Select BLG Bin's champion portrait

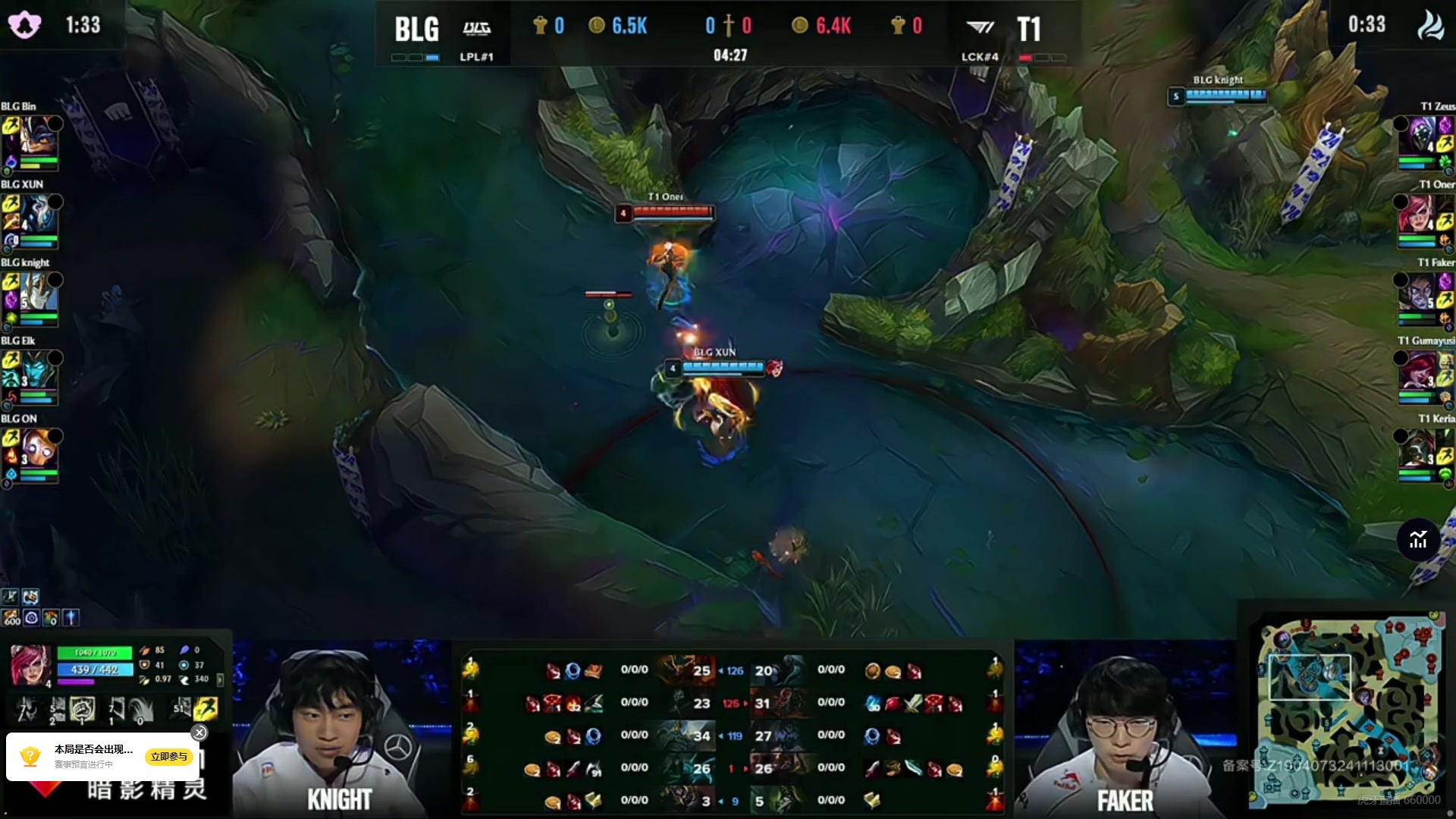[x=39, y=135]
